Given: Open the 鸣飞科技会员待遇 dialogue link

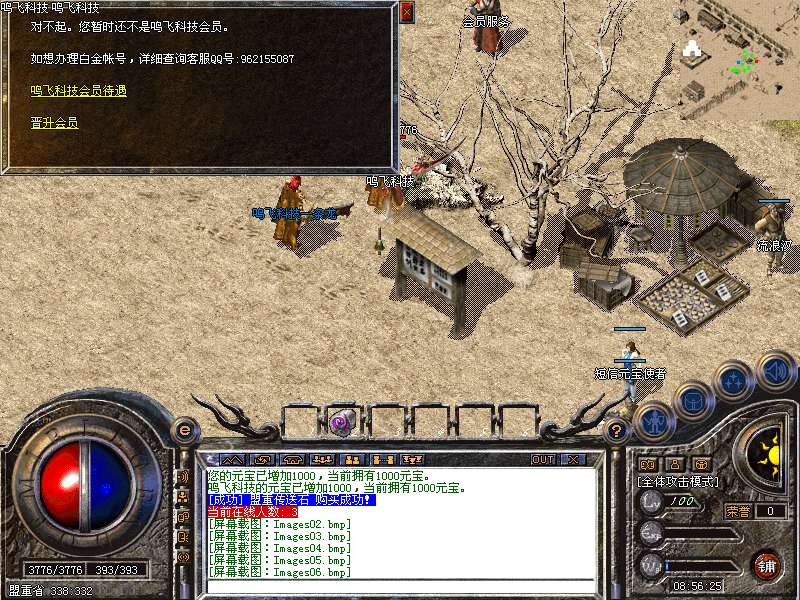Looking at the screenshot, I should pyautogui.click(x=78, y=90).
